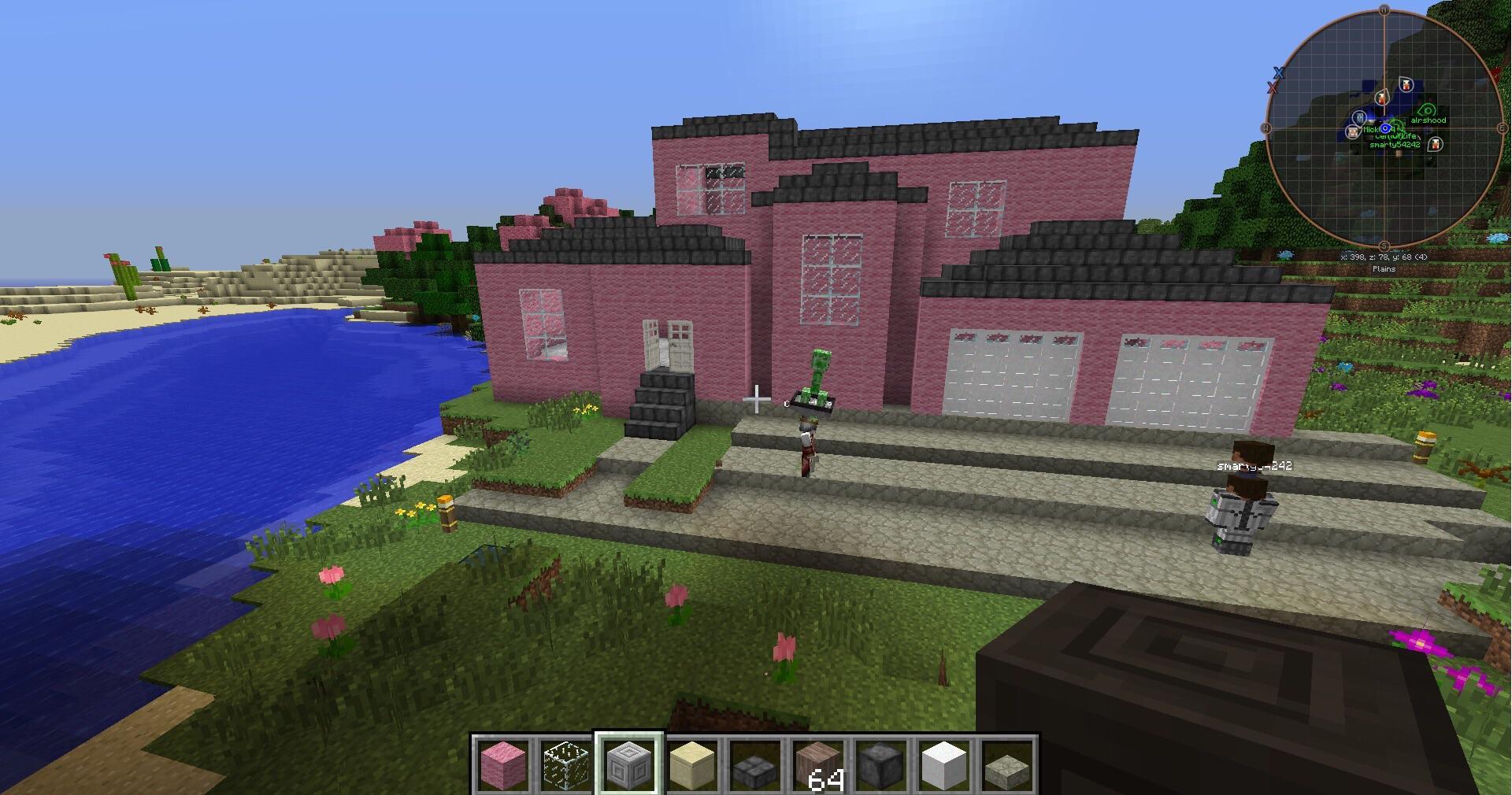Click the airshood player eye marker on minimap
This screenshot has height=795, width=1512.
[1427, 109]
